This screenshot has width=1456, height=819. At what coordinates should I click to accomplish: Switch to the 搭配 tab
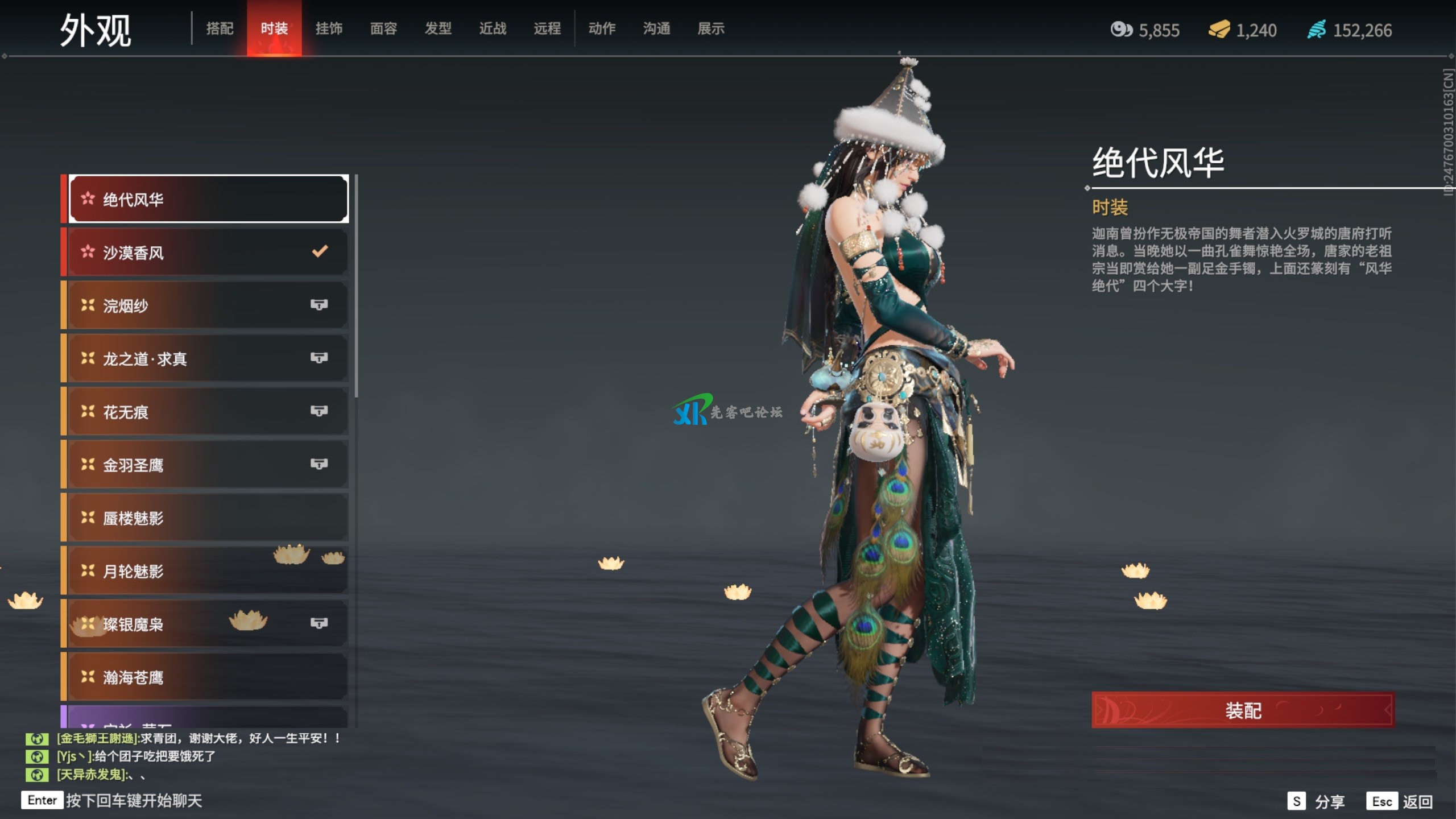(x=220, y=28)
